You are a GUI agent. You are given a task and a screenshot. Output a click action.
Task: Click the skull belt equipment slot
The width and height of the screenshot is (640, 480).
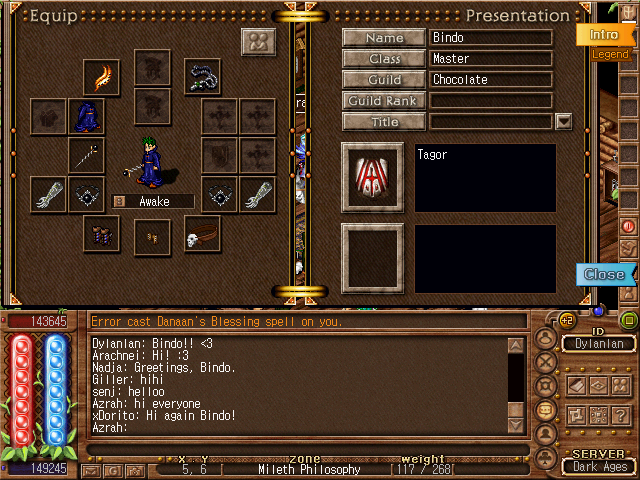point(202,235)
